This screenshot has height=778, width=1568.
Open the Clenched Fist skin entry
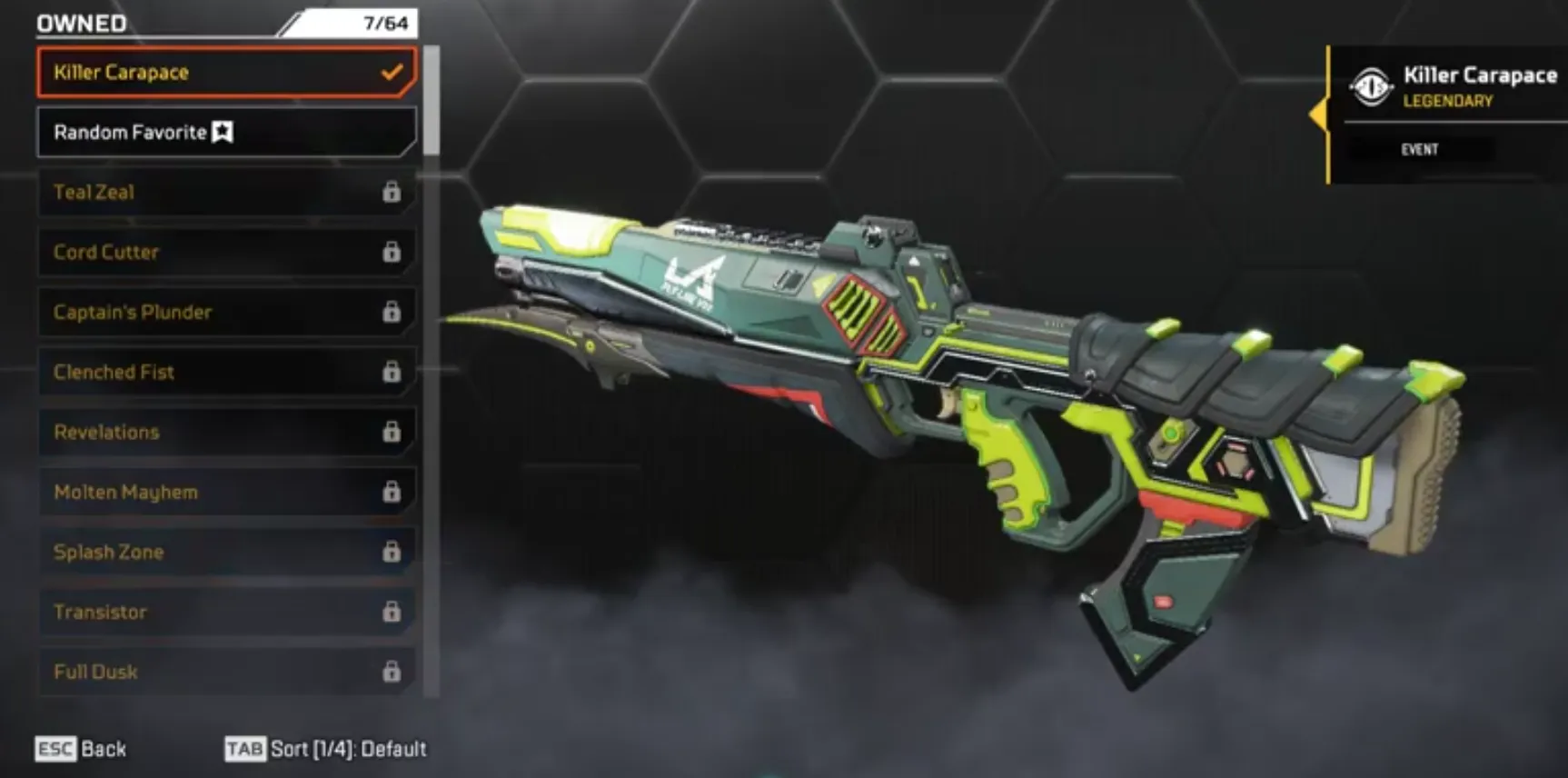114,373
